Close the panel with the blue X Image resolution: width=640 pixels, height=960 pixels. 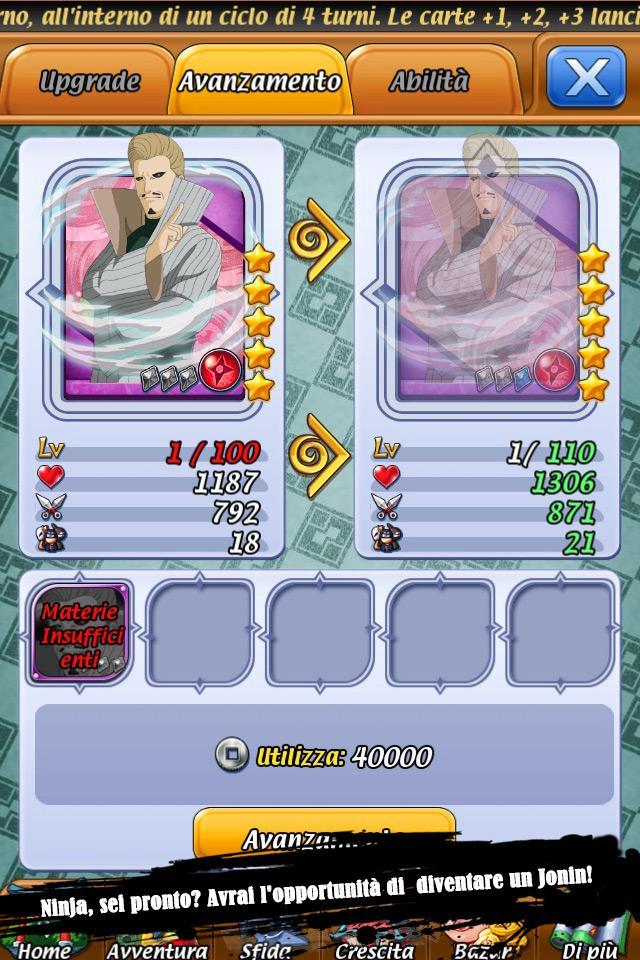[x=585, y=77]
